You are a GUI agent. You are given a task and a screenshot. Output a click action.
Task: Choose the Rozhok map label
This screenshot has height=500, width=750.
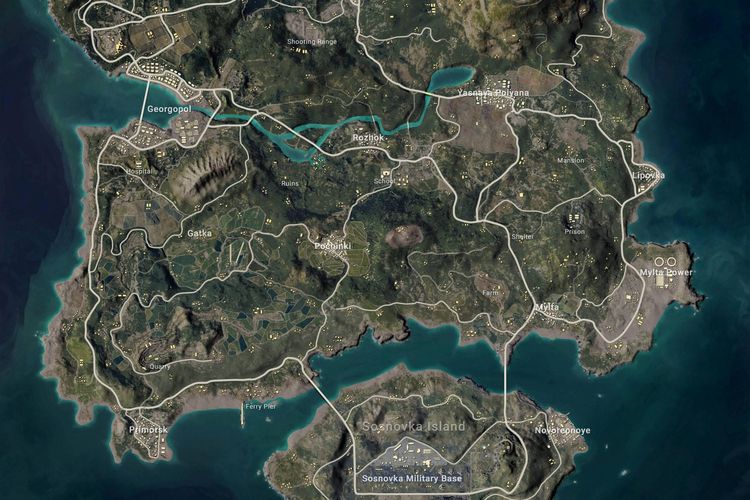pyautogui.click(x=368, y=137)
